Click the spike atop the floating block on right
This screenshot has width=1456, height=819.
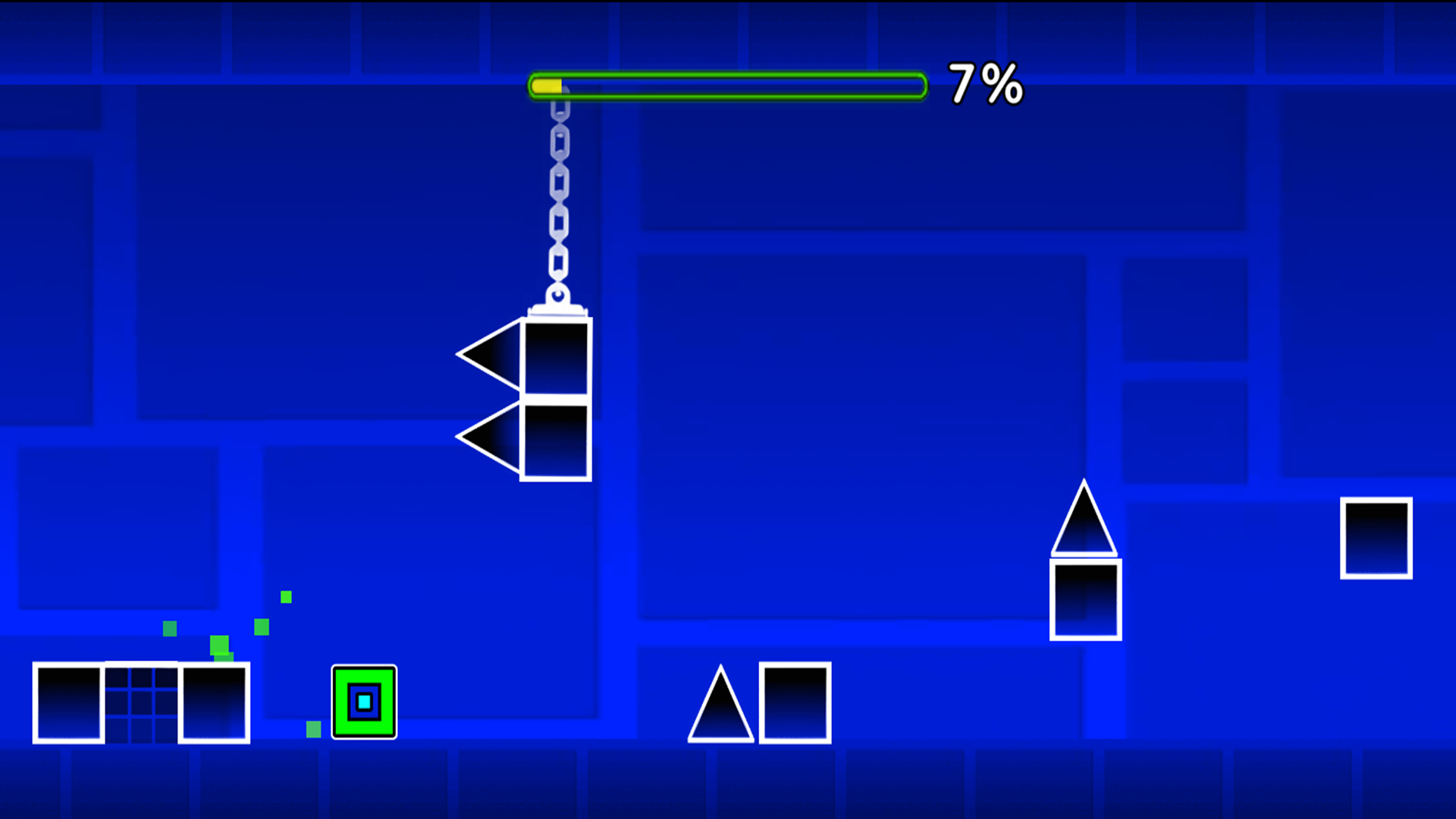1084,523
